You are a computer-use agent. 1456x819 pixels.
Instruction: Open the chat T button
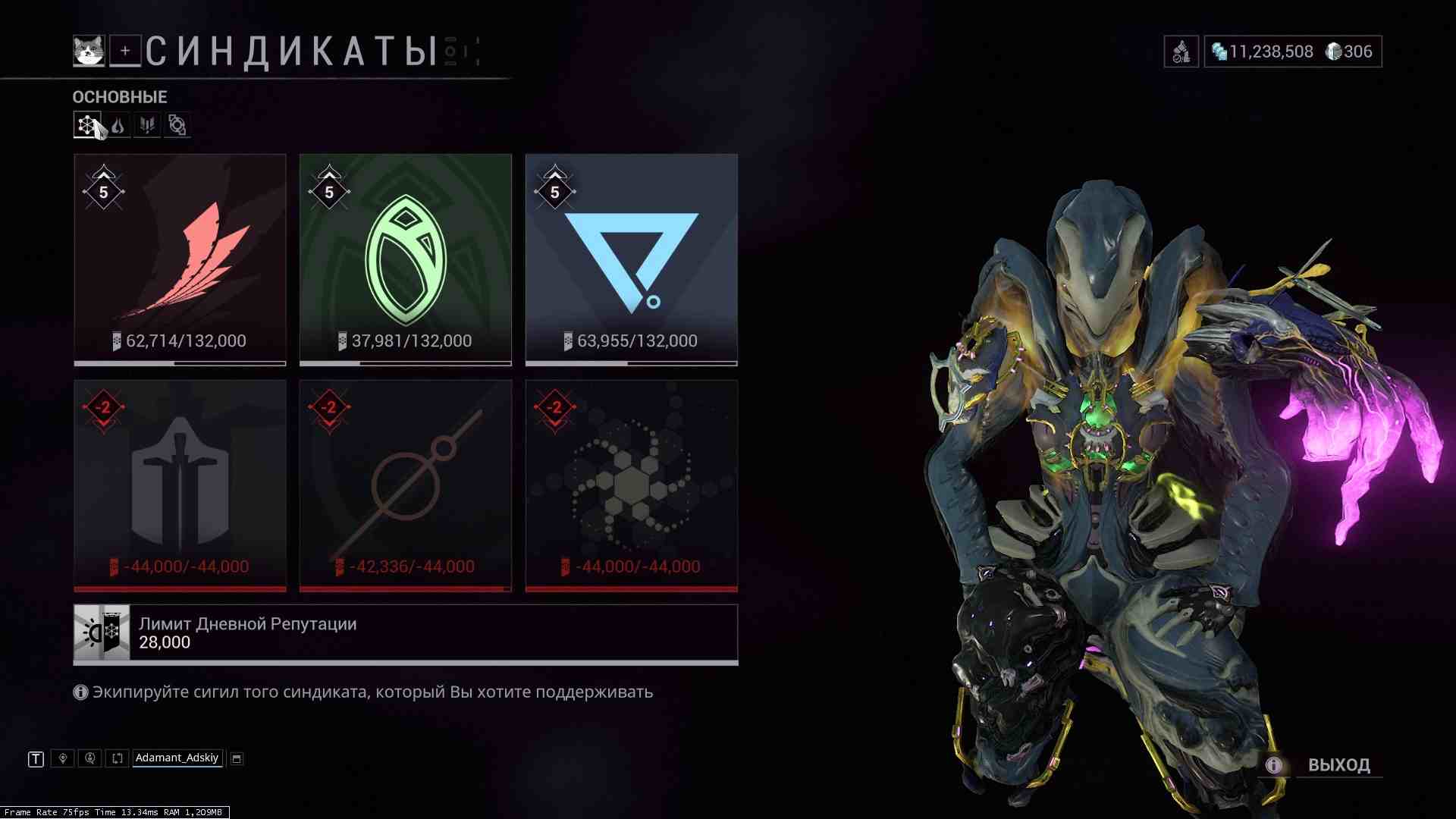click(36, 758)
